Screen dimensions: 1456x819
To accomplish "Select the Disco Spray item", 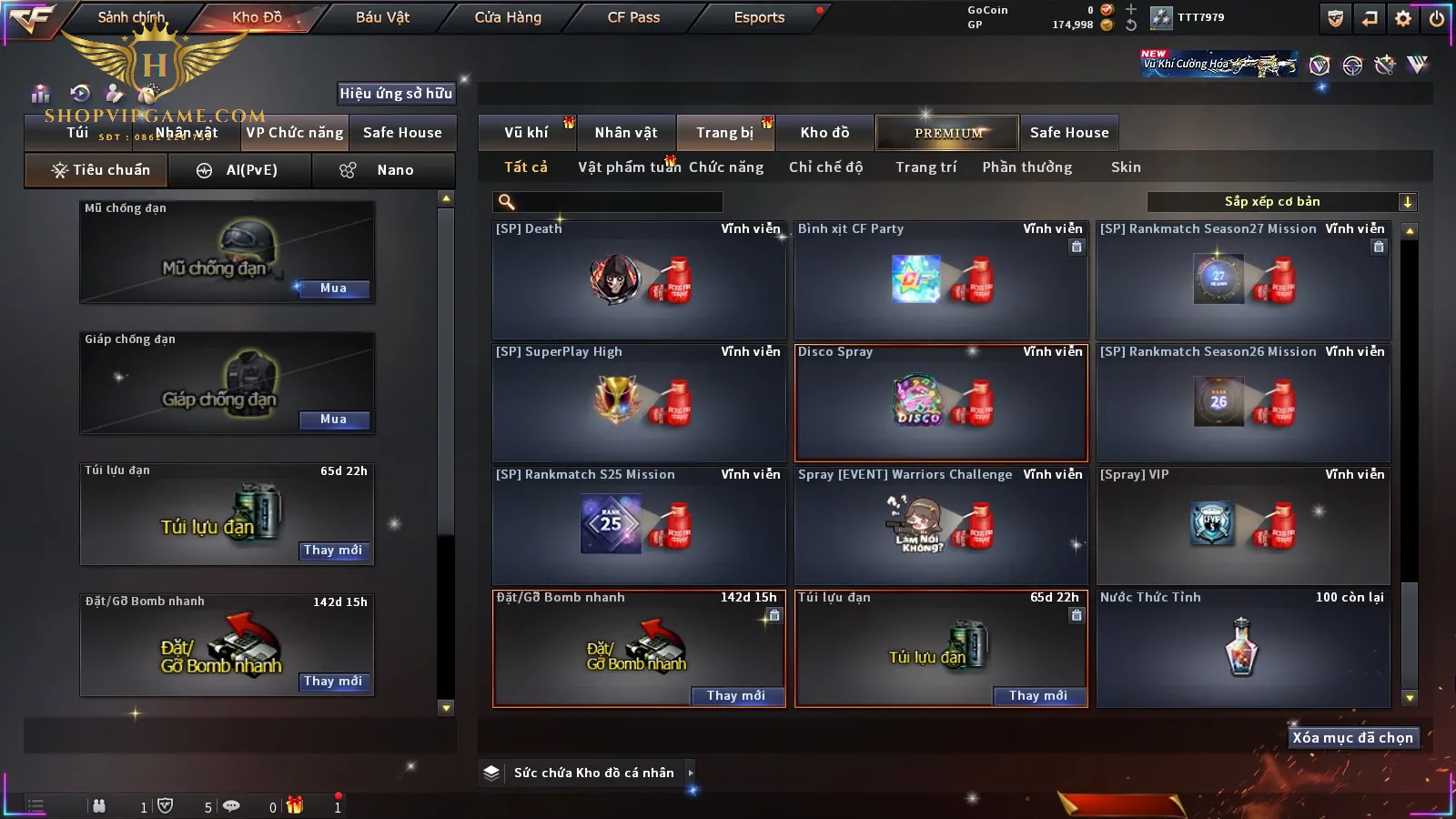I will click(x=941, y=403).
